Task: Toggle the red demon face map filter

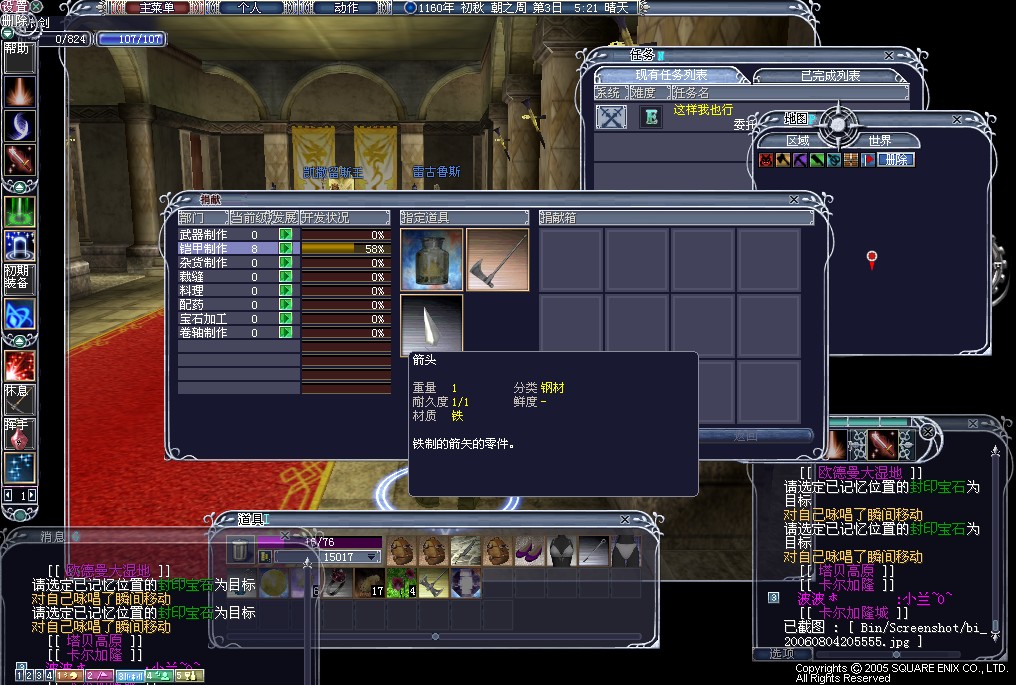Action: (766, 160)
